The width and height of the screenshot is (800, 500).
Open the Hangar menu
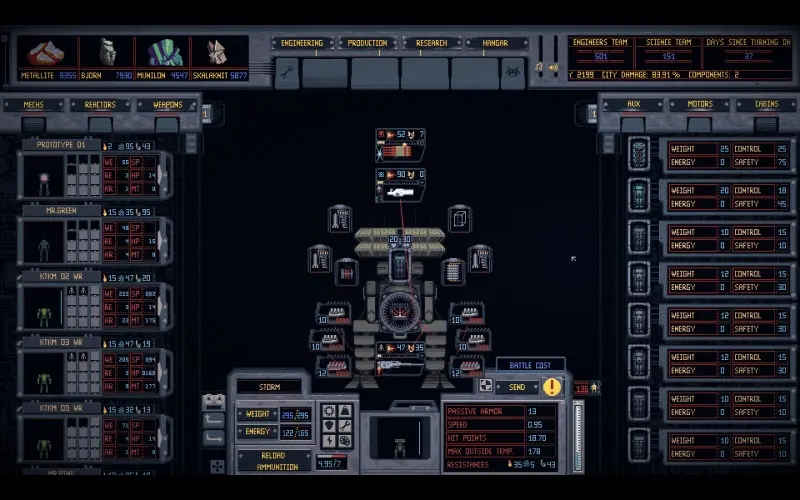pos(497,43)
